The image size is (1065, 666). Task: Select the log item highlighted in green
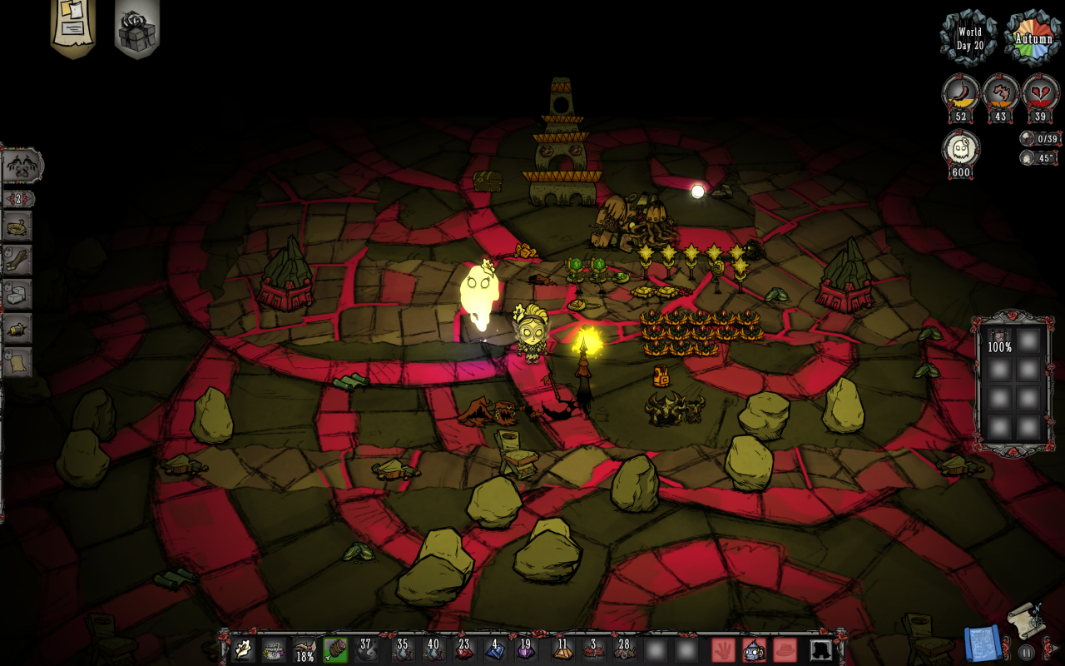pos(336,650)
